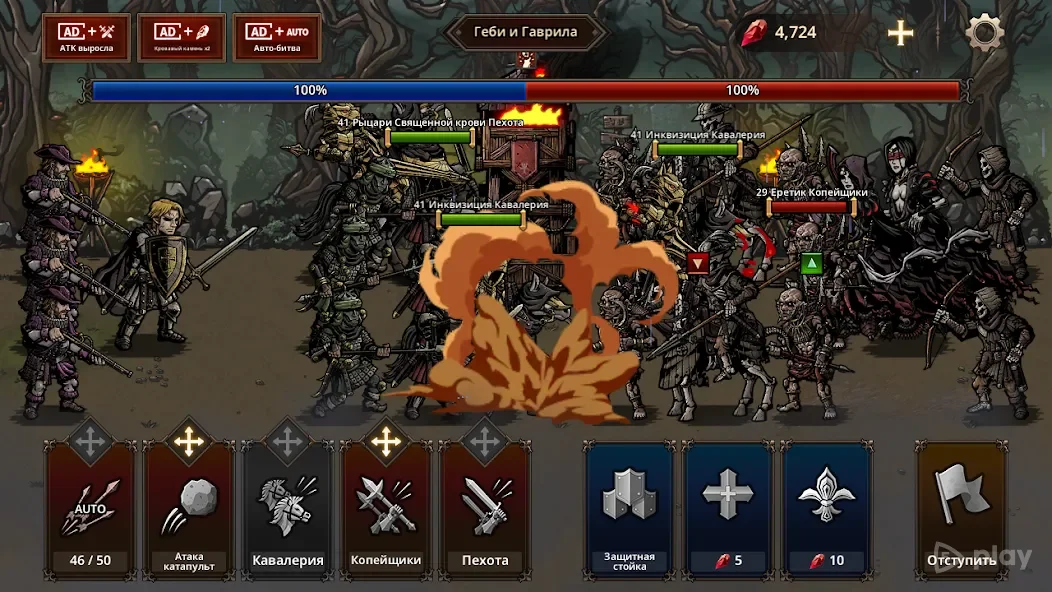Tap the green up-arrow unit marker
1052x592 pixels.
pos(811,263)
